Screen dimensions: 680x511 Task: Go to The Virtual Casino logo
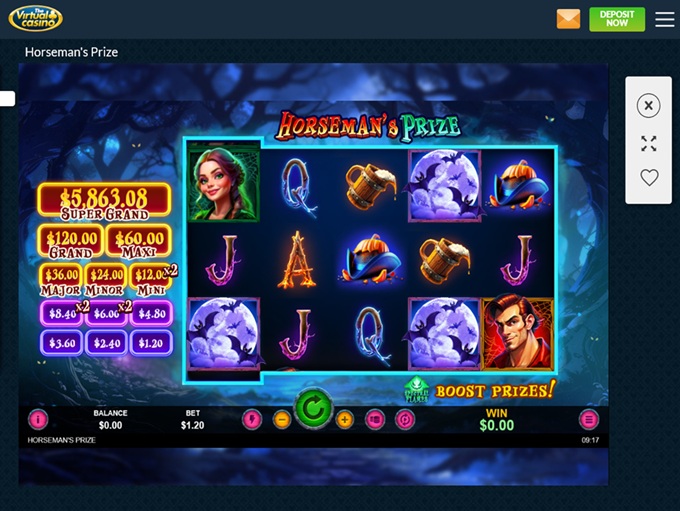tap(35, 18)
